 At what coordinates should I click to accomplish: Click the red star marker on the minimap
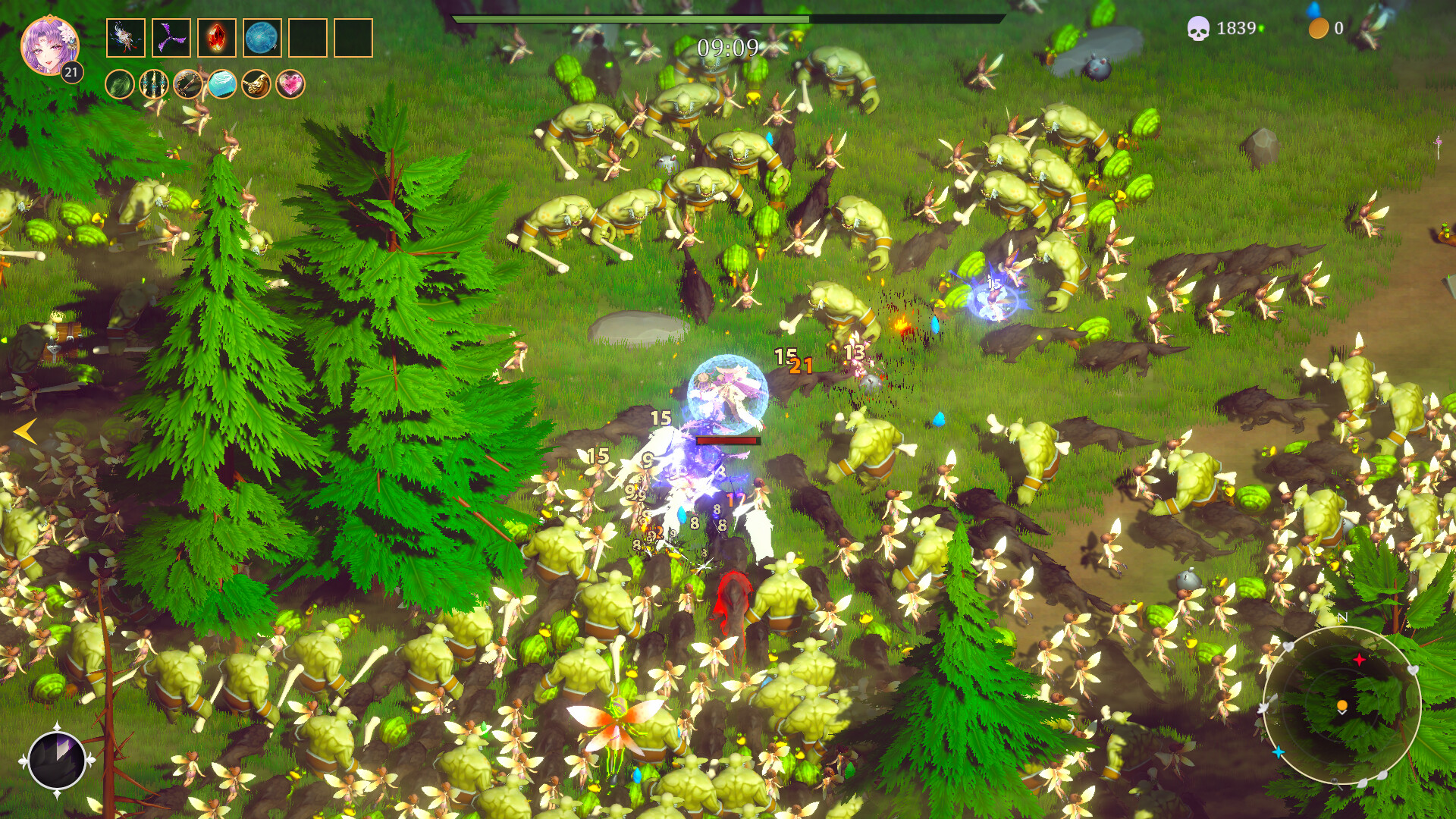pyautogui.click(x=1361, y=659)
